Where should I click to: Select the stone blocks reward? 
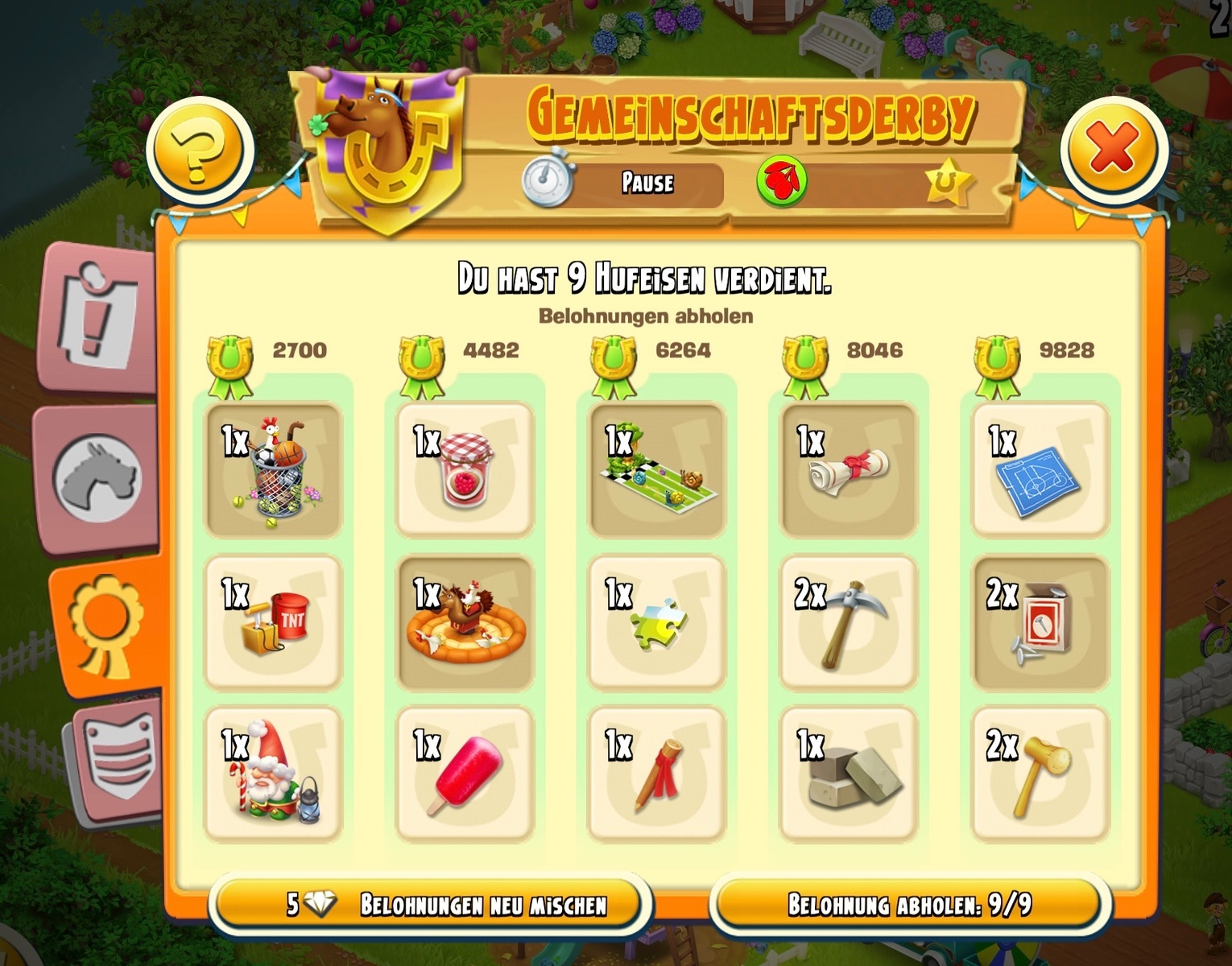click(x=849, y=774)
